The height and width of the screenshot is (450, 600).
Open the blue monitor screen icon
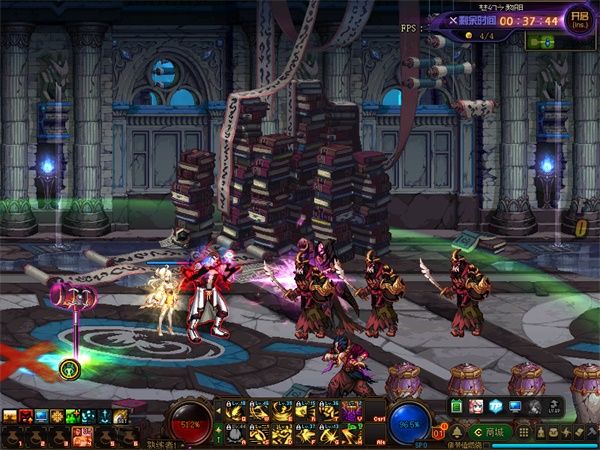[515, 407]
